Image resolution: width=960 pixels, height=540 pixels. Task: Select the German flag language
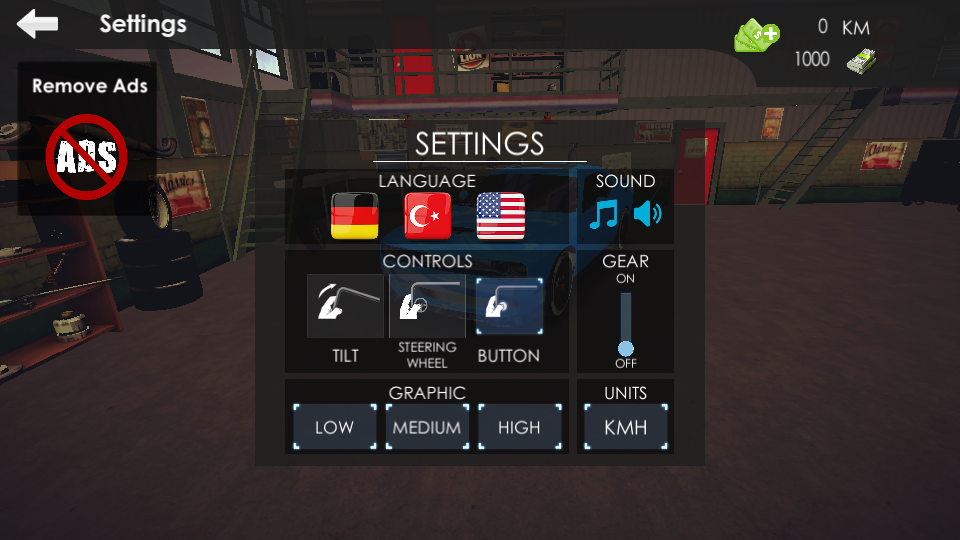point(355,216)
